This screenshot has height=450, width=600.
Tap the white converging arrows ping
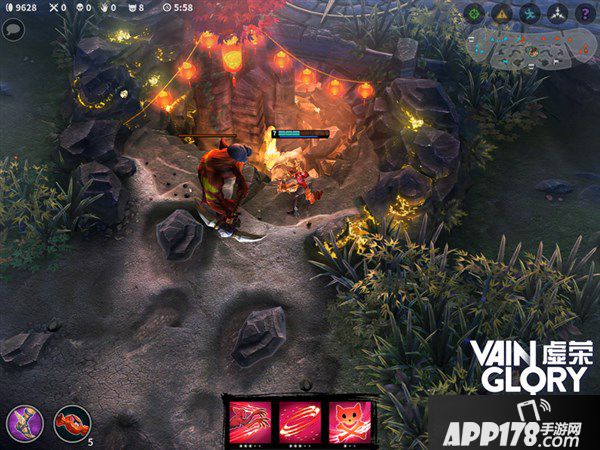557,13
